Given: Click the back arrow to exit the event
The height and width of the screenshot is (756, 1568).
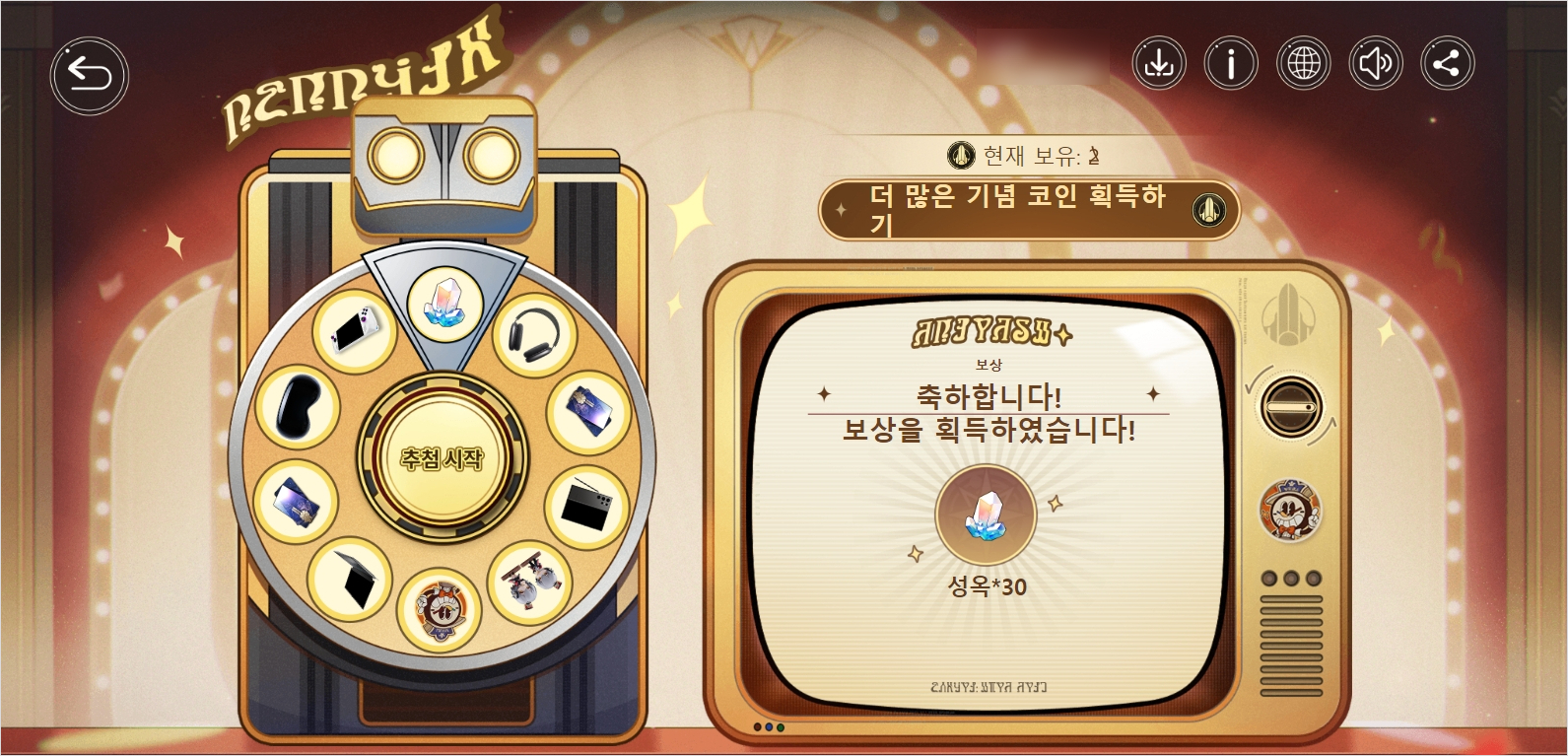Looking at the screenshot, I should [x=88, y=72].
